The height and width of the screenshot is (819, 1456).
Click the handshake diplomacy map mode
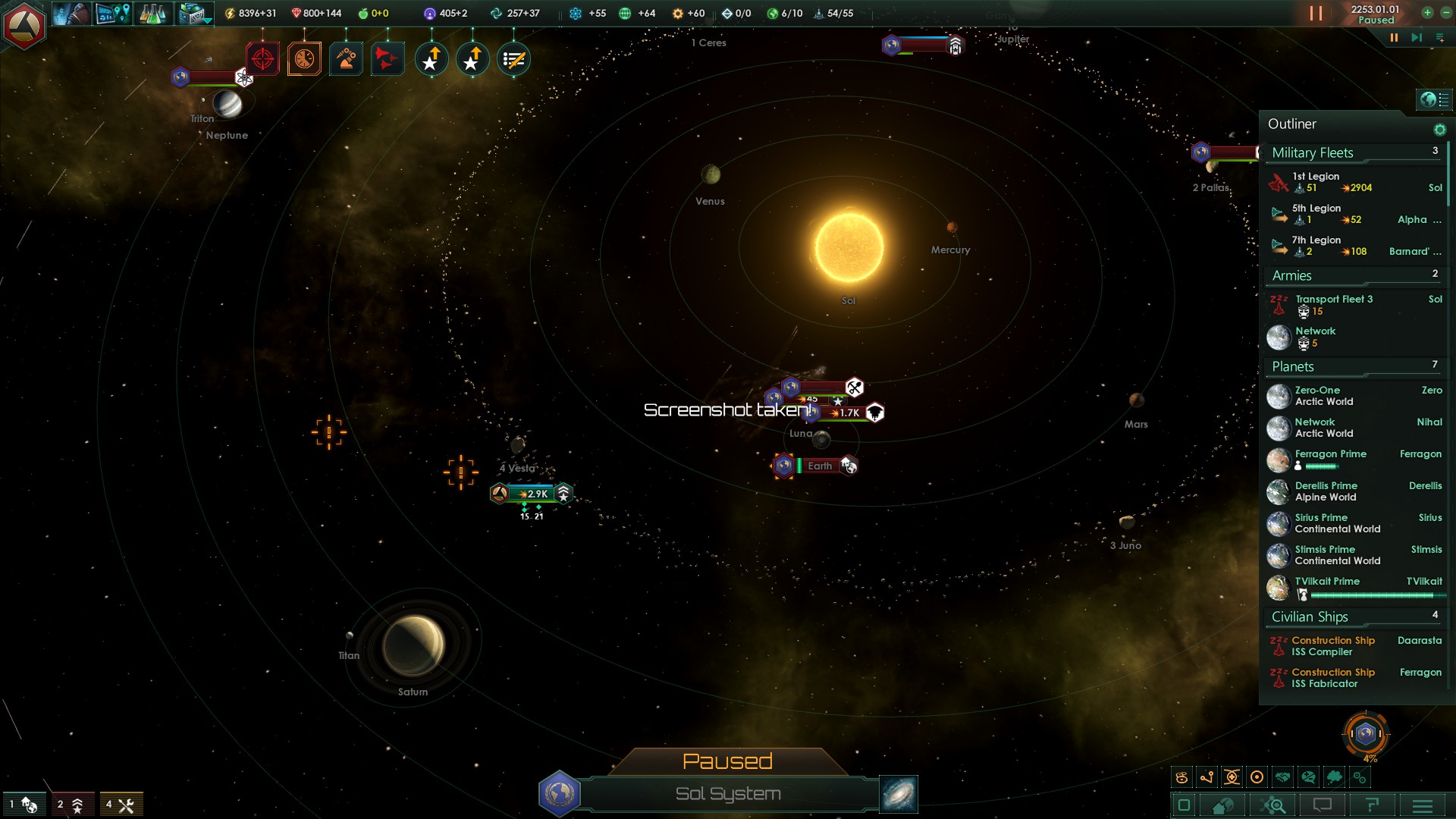point(1282,777)
